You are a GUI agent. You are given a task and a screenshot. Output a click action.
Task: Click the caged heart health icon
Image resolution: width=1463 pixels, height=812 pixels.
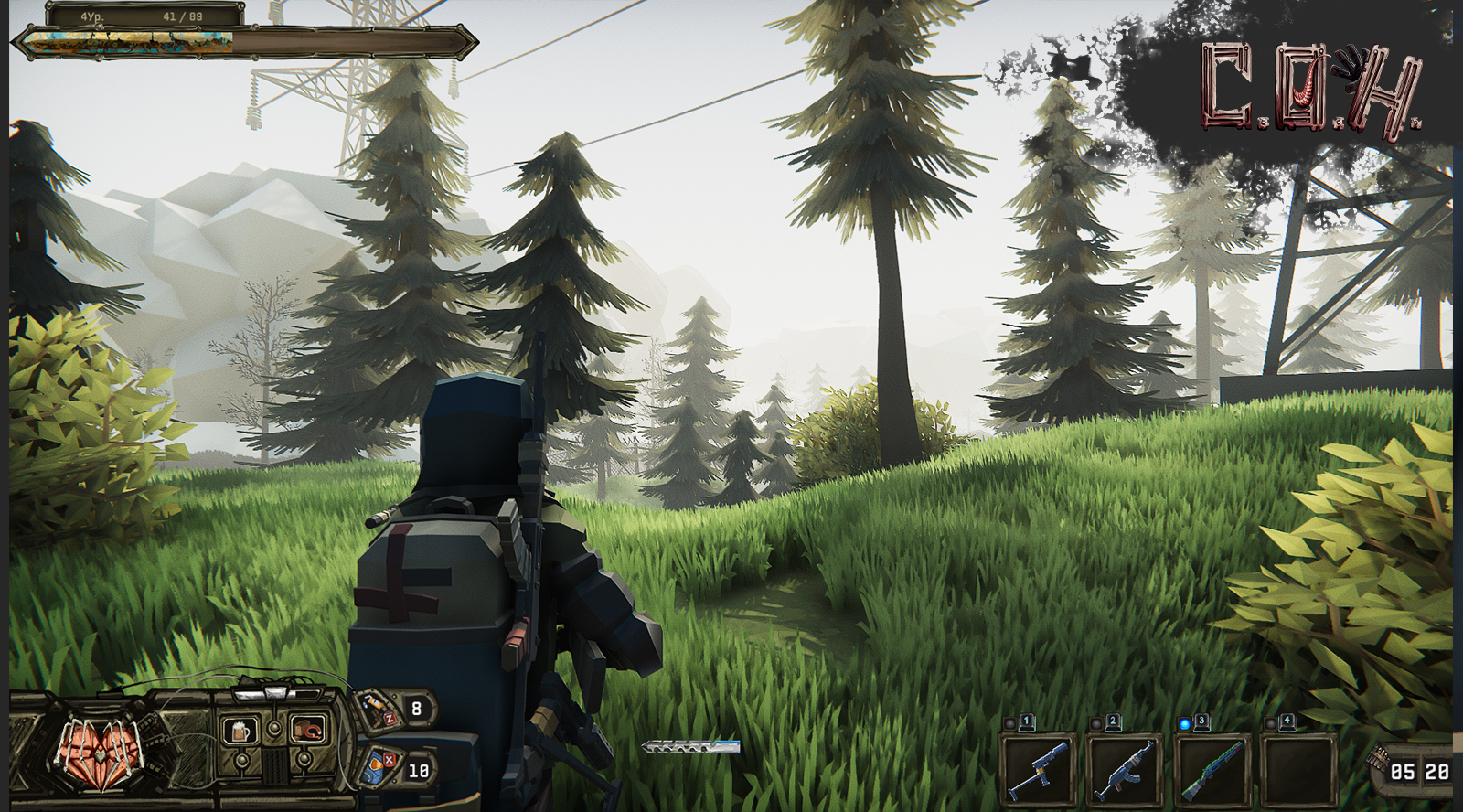101,747
